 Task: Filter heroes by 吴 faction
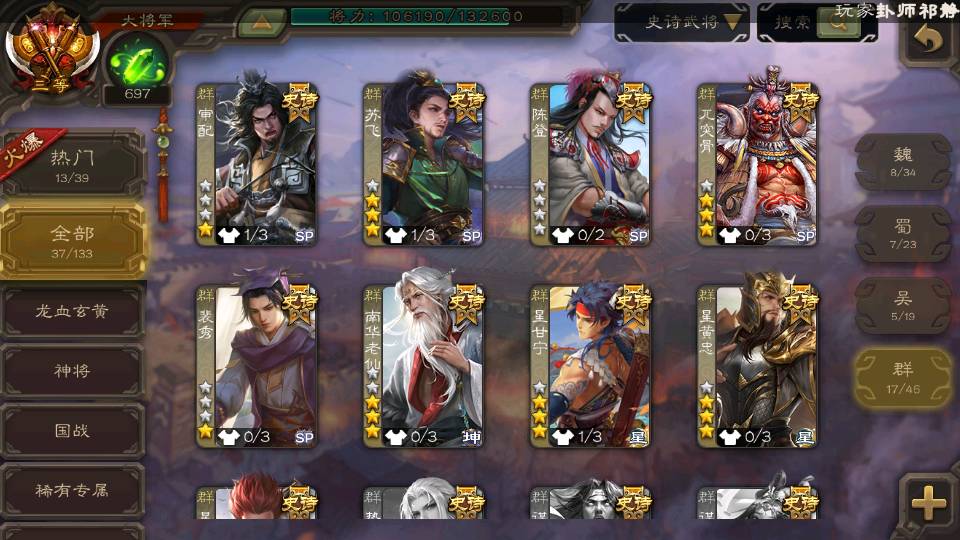903,305
